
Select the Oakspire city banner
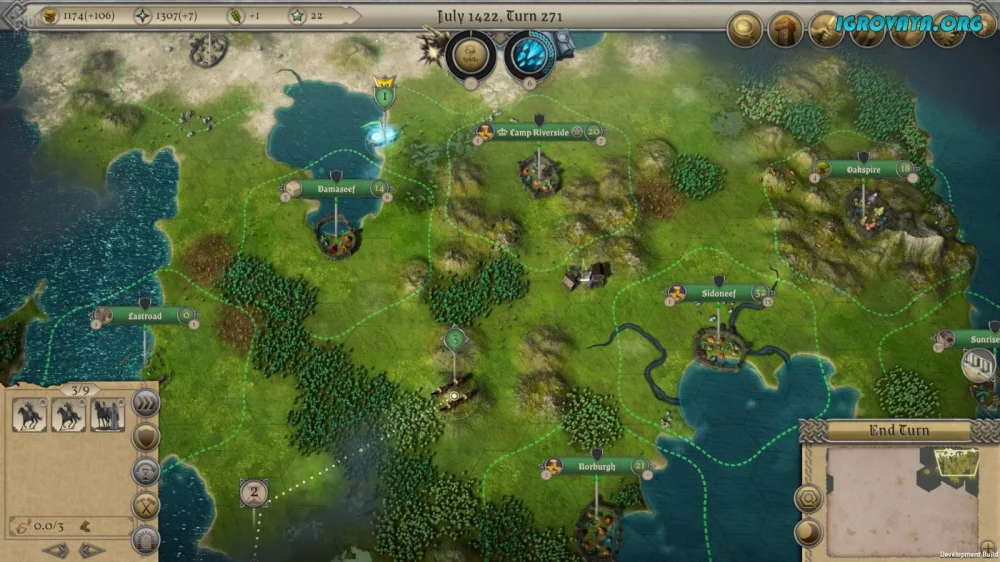[x=863, y=169]
